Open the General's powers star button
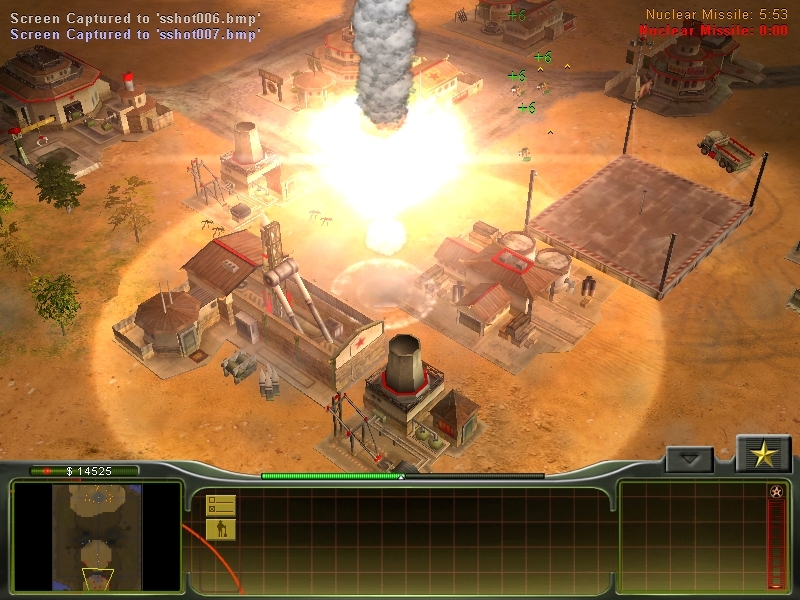The width and height of the screenshot is (800, 600). [x=764, y=455]
